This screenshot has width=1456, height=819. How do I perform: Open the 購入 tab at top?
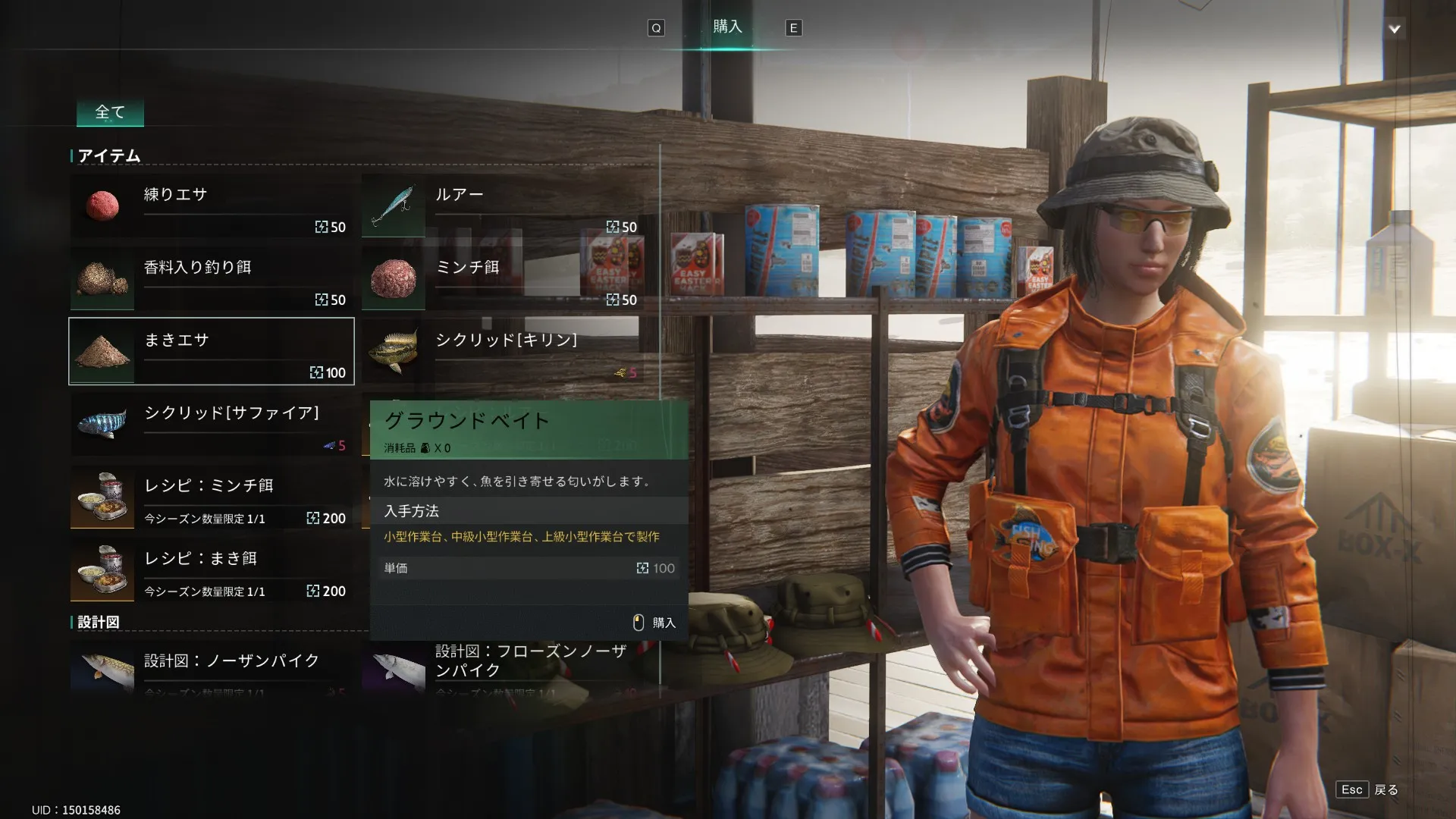click(726, 27)
